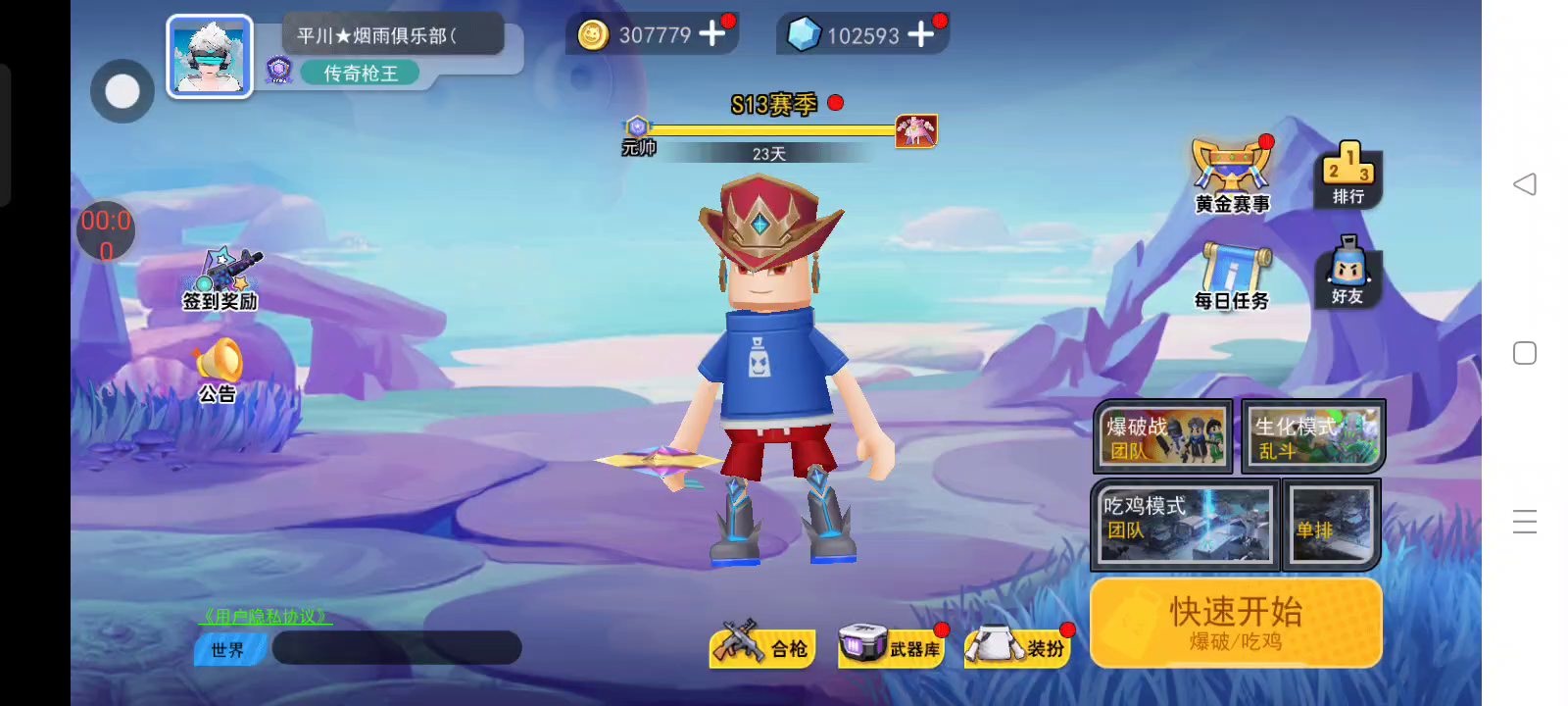Choose 吃鸡模式 team mode
This screenshot has width=1568, height=706.
click(1185, 526)
